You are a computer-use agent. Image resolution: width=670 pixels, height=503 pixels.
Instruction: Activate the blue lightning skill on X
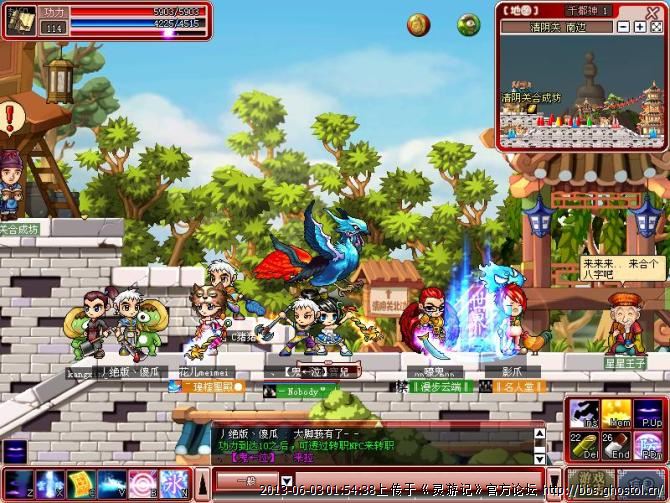pos(50,483)
